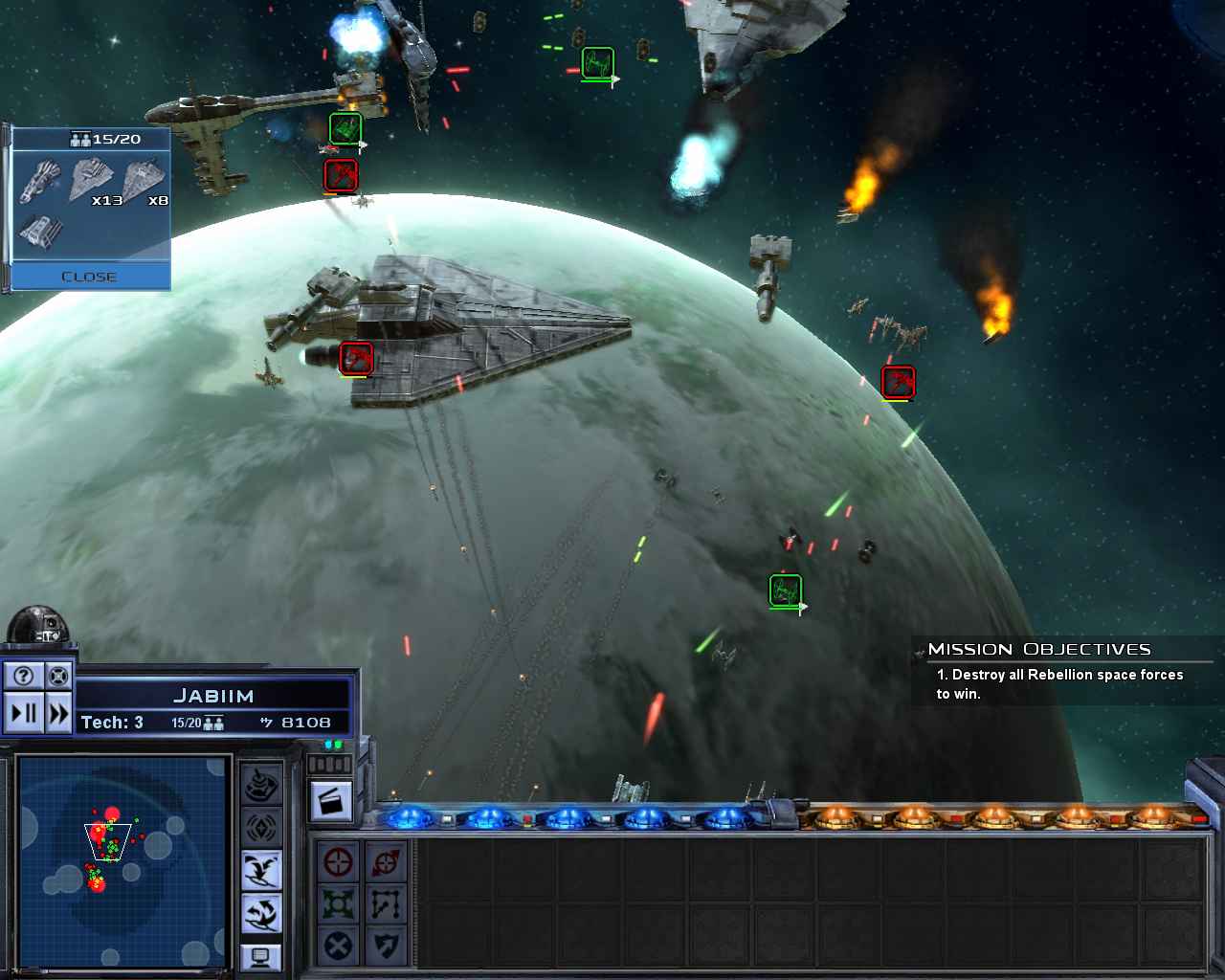Open the lifebuoy options button
Screen dimensions: 1225x980
coord(58,677)
